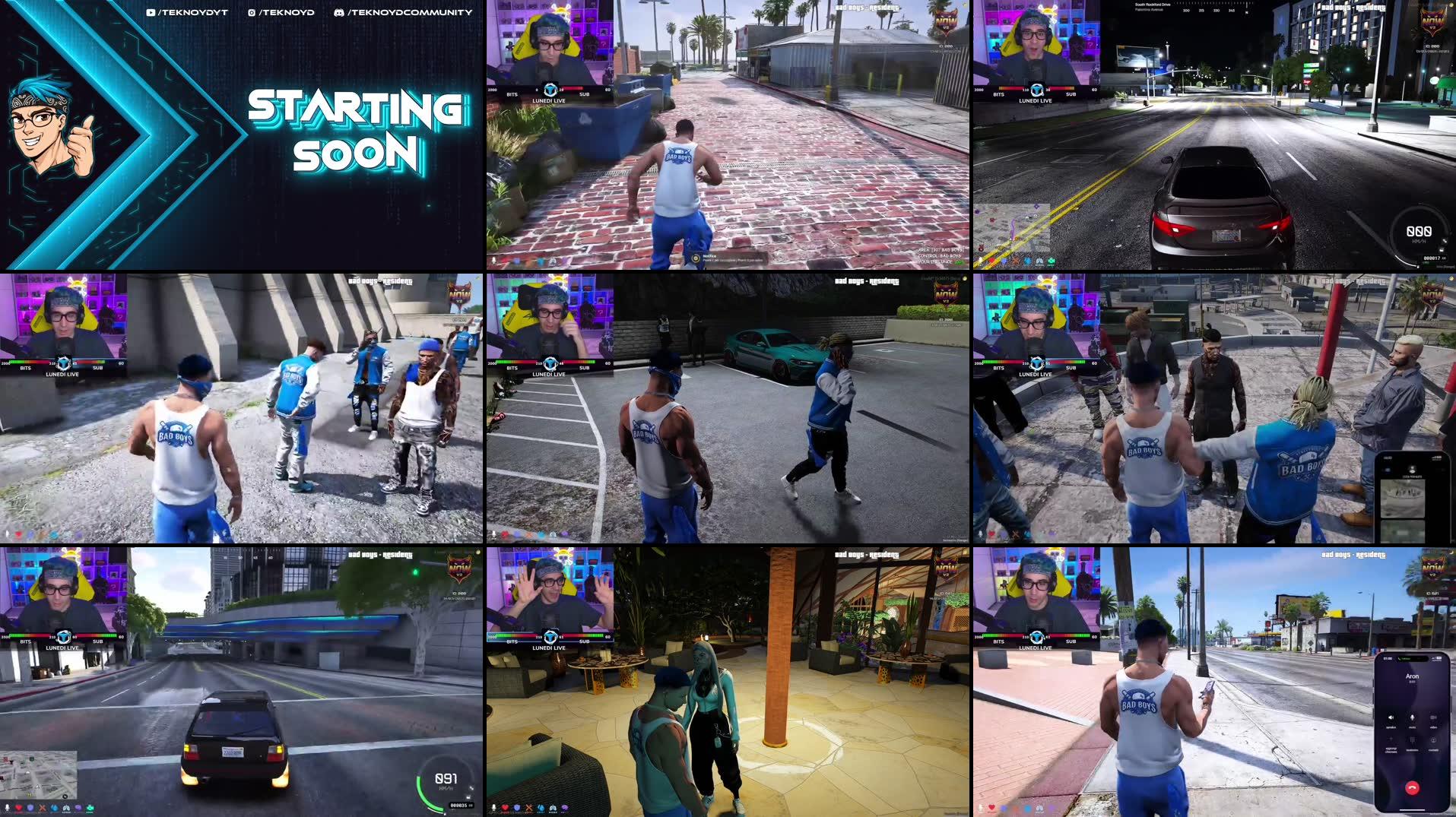Click the lungs stamina icon in the HUD
This screenshot has height=817, width=1456.
(x=66, y=808)
